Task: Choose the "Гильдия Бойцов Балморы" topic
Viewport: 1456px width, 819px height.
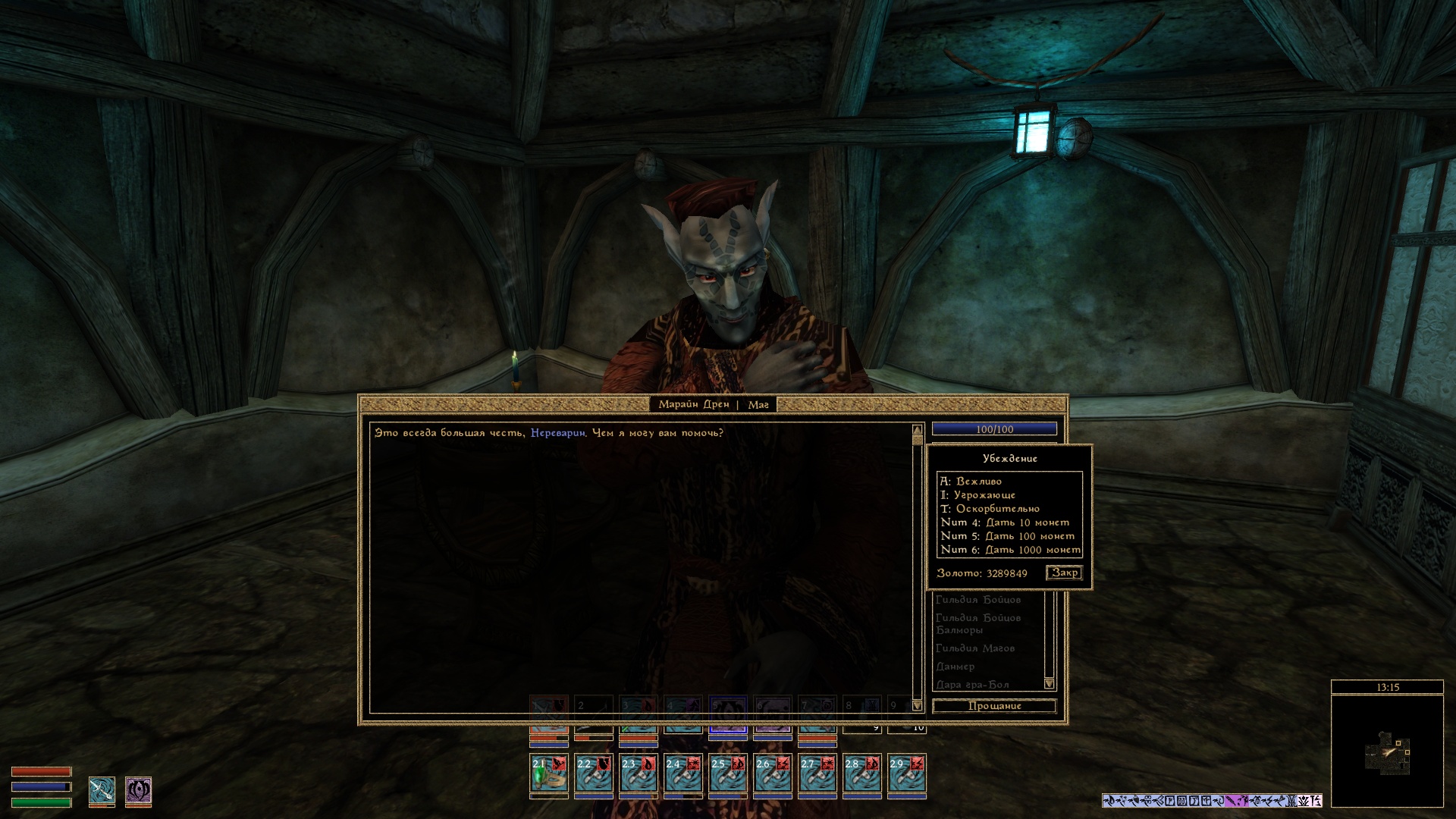Action: 977,624
